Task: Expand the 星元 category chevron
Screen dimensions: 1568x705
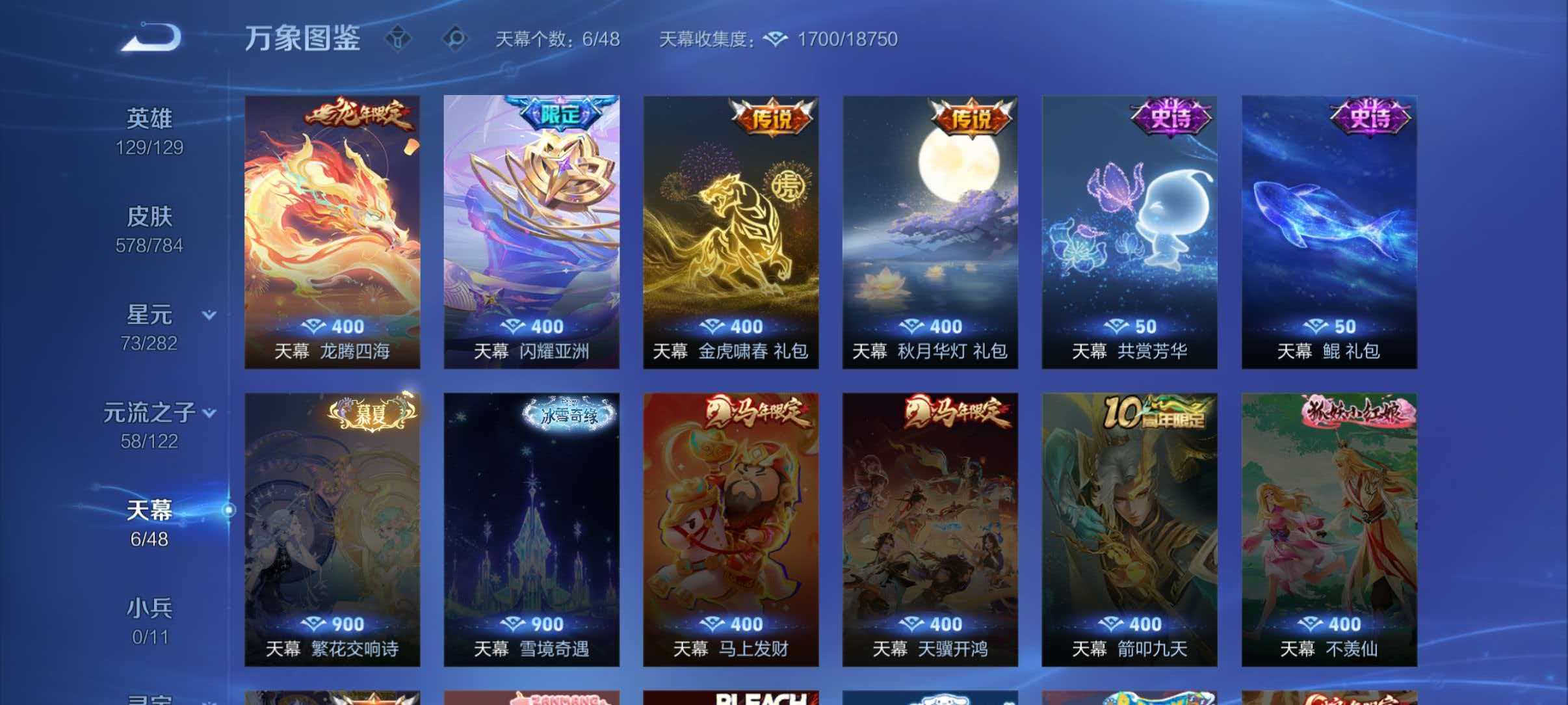Action: [209, 315]
